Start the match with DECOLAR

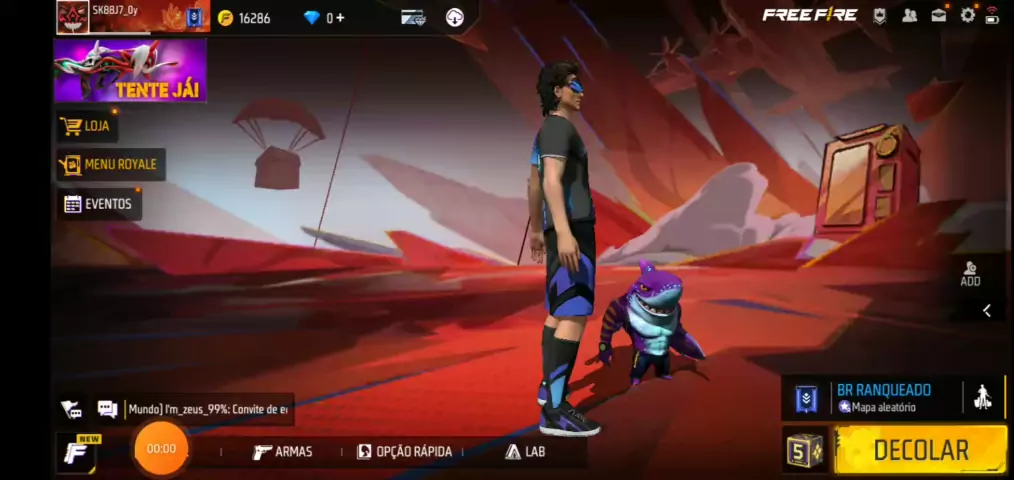pos(920,450)
